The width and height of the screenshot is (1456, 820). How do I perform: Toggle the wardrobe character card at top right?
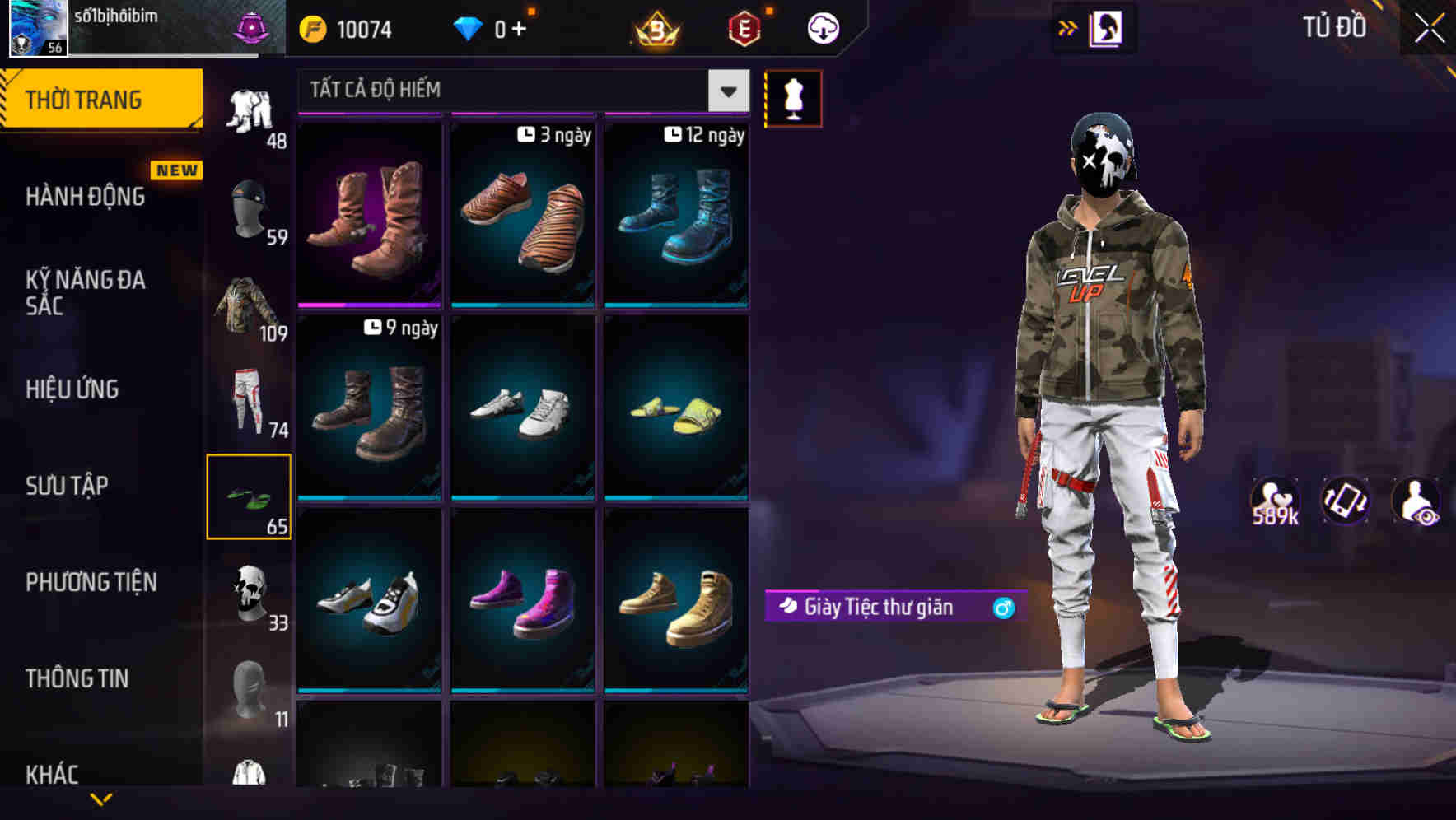(1107, 27)
